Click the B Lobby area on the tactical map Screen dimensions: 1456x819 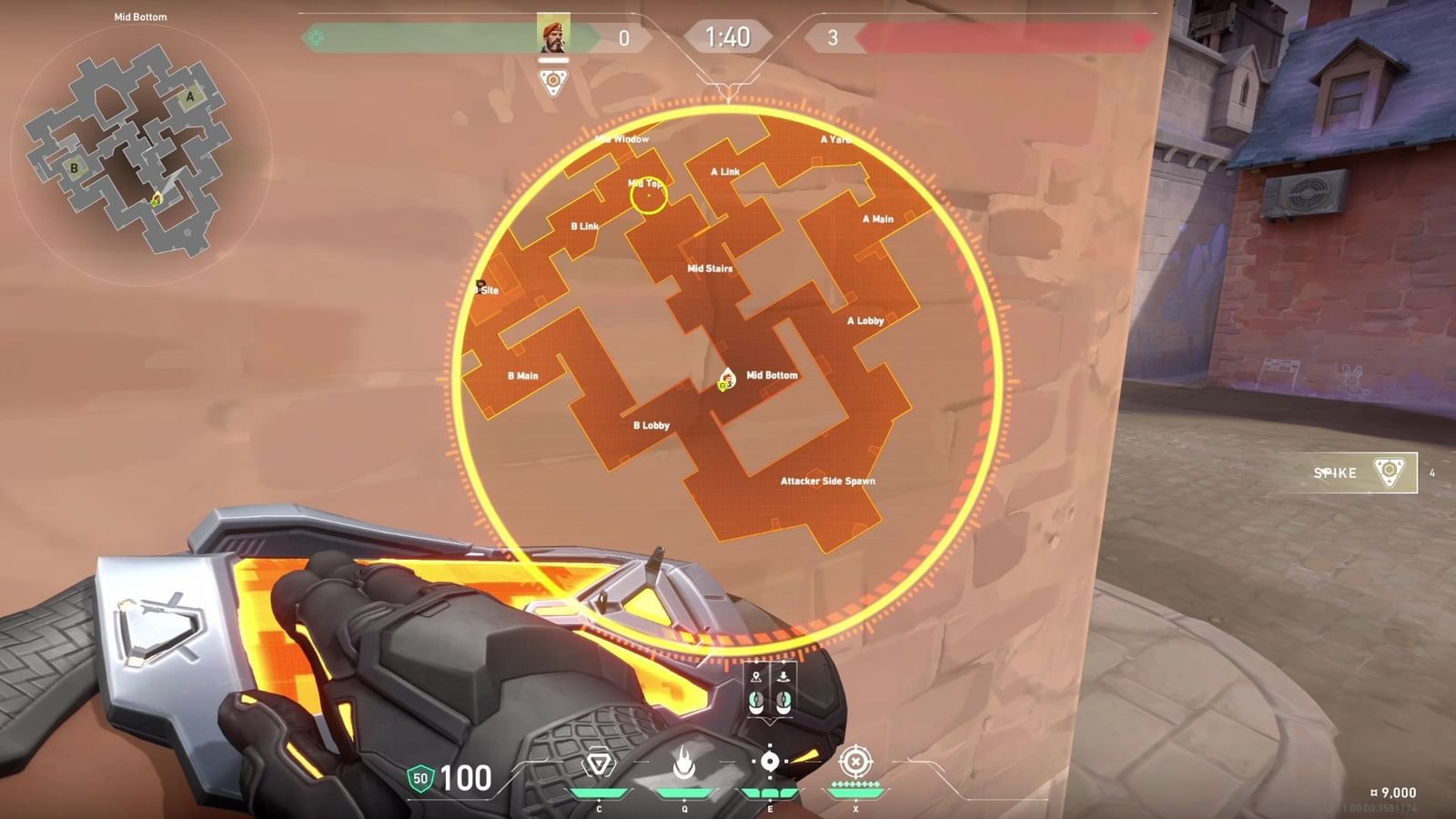tap(651, 425)
